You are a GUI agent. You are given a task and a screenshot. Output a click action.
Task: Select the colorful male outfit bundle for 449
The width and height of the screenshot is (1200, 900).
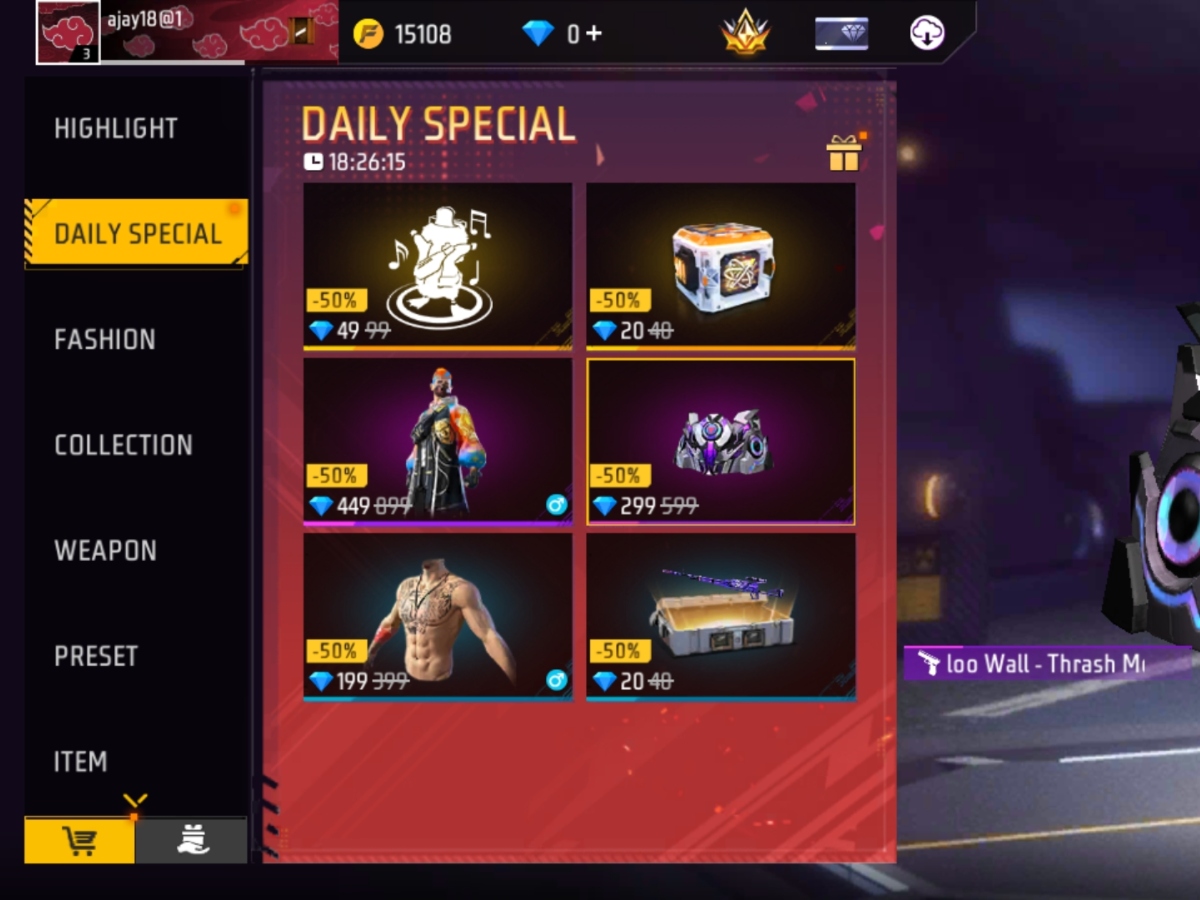(x=438, y=440)
